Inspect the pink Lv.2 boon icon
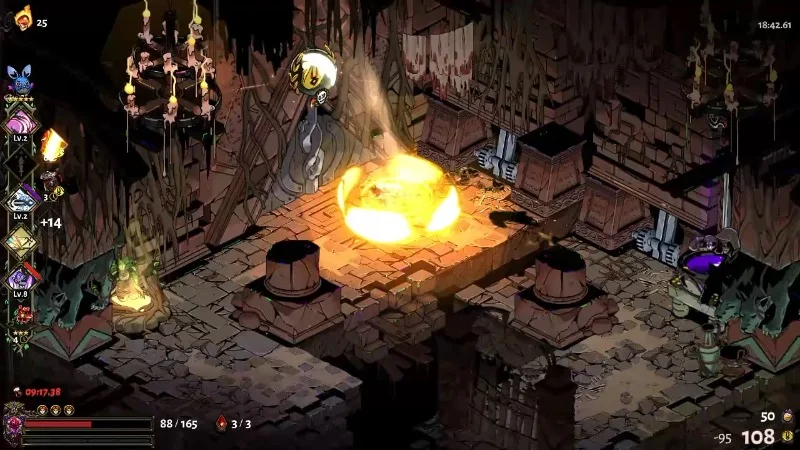Viewport: 800px width, 450px height. (20, 124)
